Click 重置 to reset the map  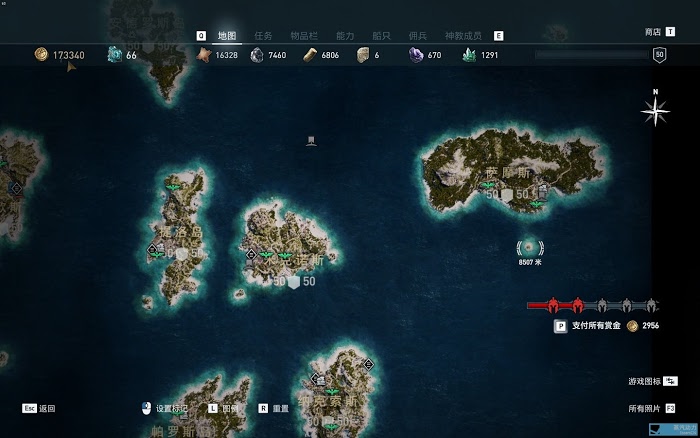click(x=280, y=408)
